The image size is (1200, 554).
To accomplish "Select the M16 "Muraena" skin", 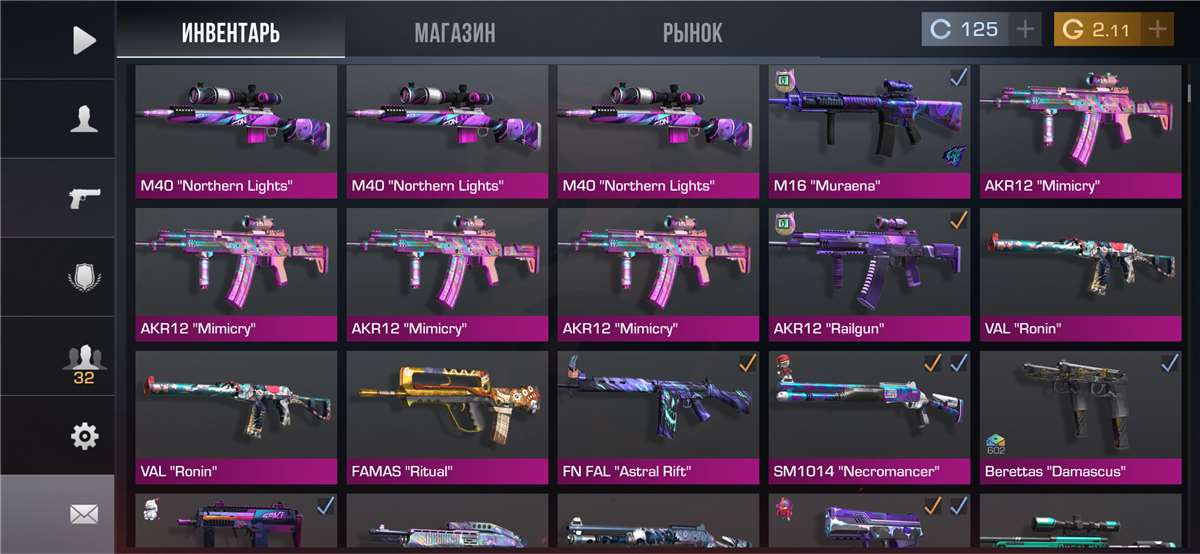I will tap(869, 130).
